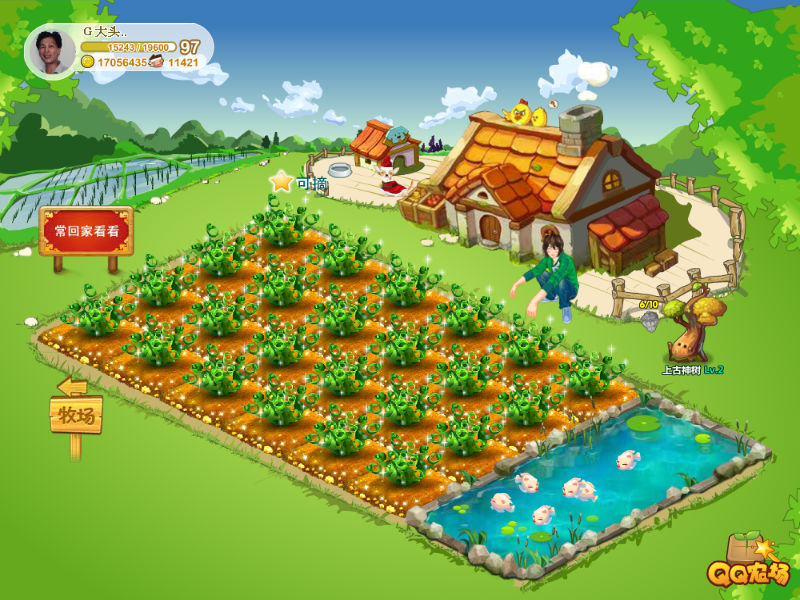Viewport: 800px width, 600px height.
Task: Click the red 常回家看看 signboard
Action: coord(86,231)
